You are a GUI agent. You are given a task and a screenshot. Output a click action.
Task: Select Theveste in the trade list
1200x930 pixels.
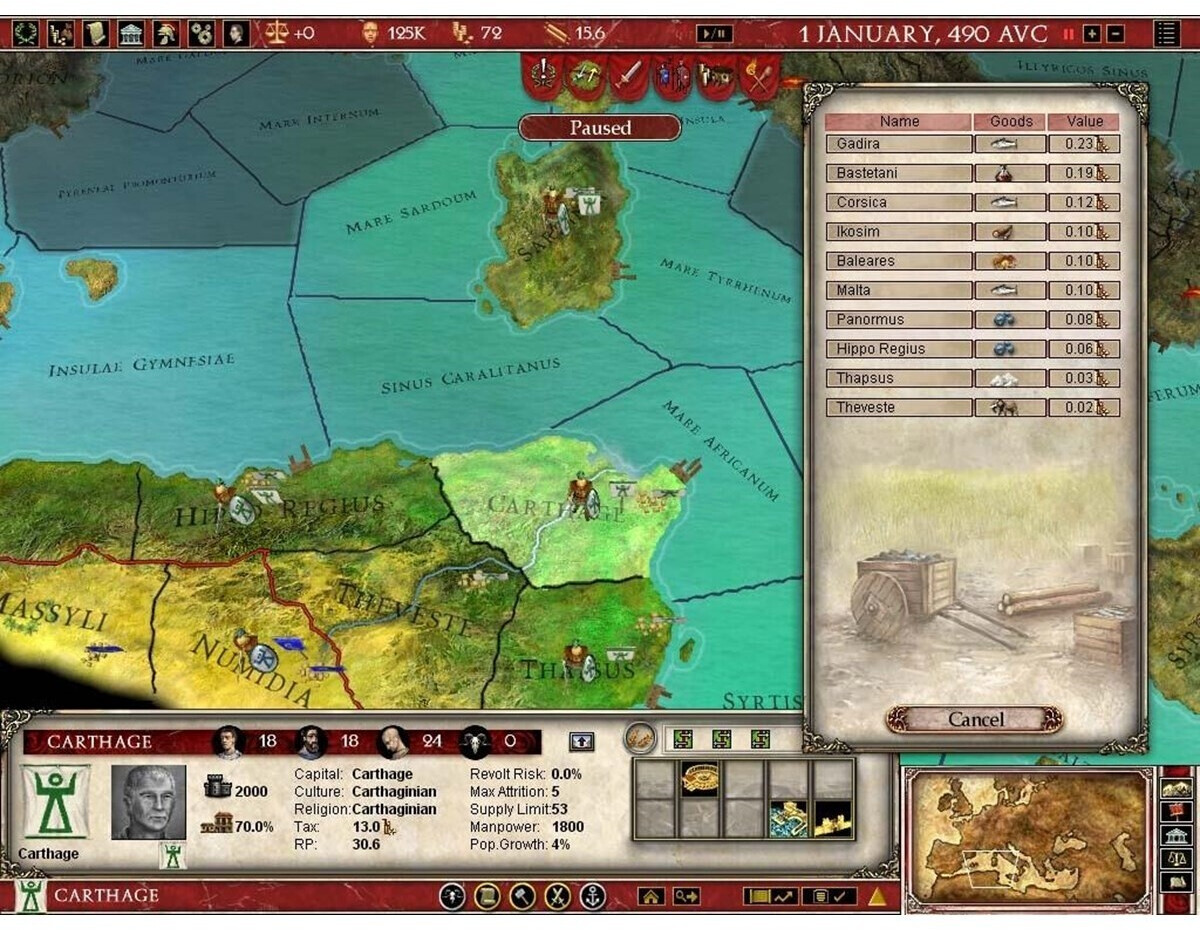pos(899,408)
